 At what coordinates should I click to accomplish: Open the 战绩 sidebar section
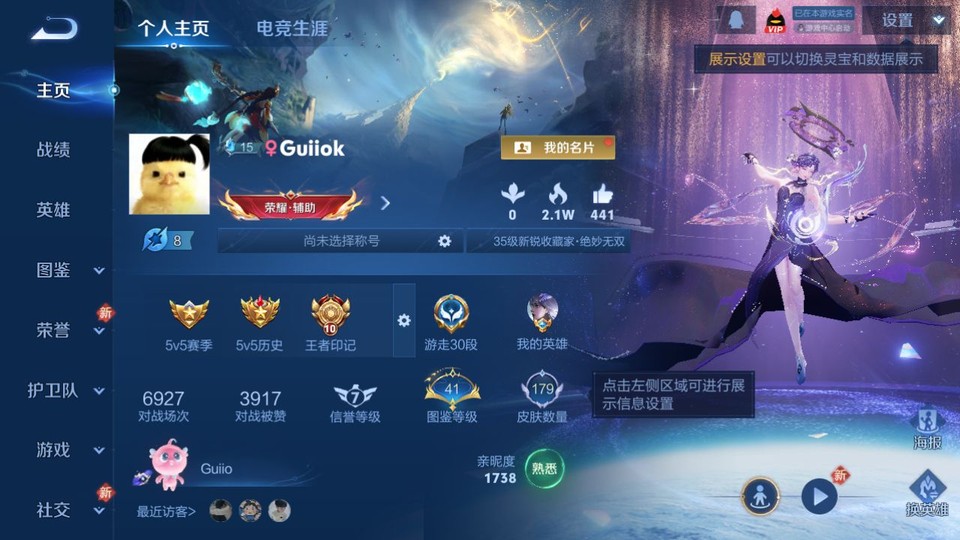[53, 150]
